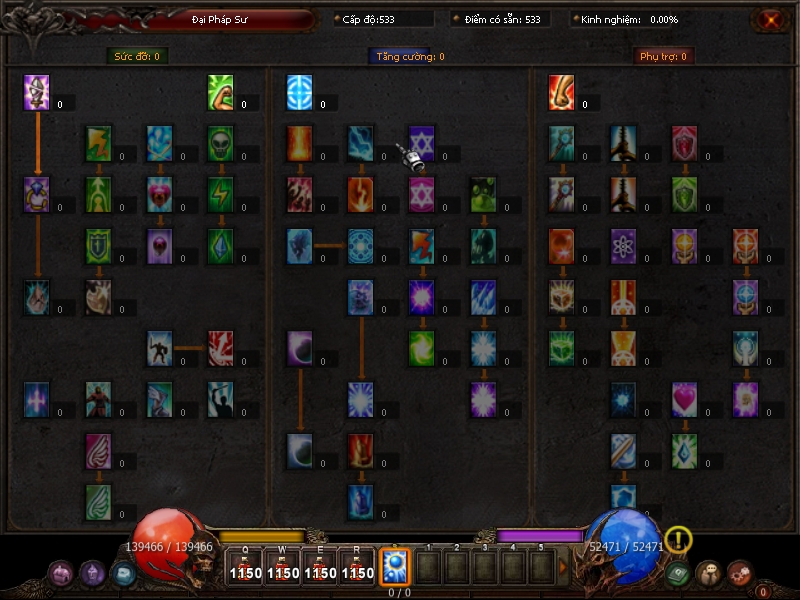Pick the pink heart skill in left tree

[160, 194]
